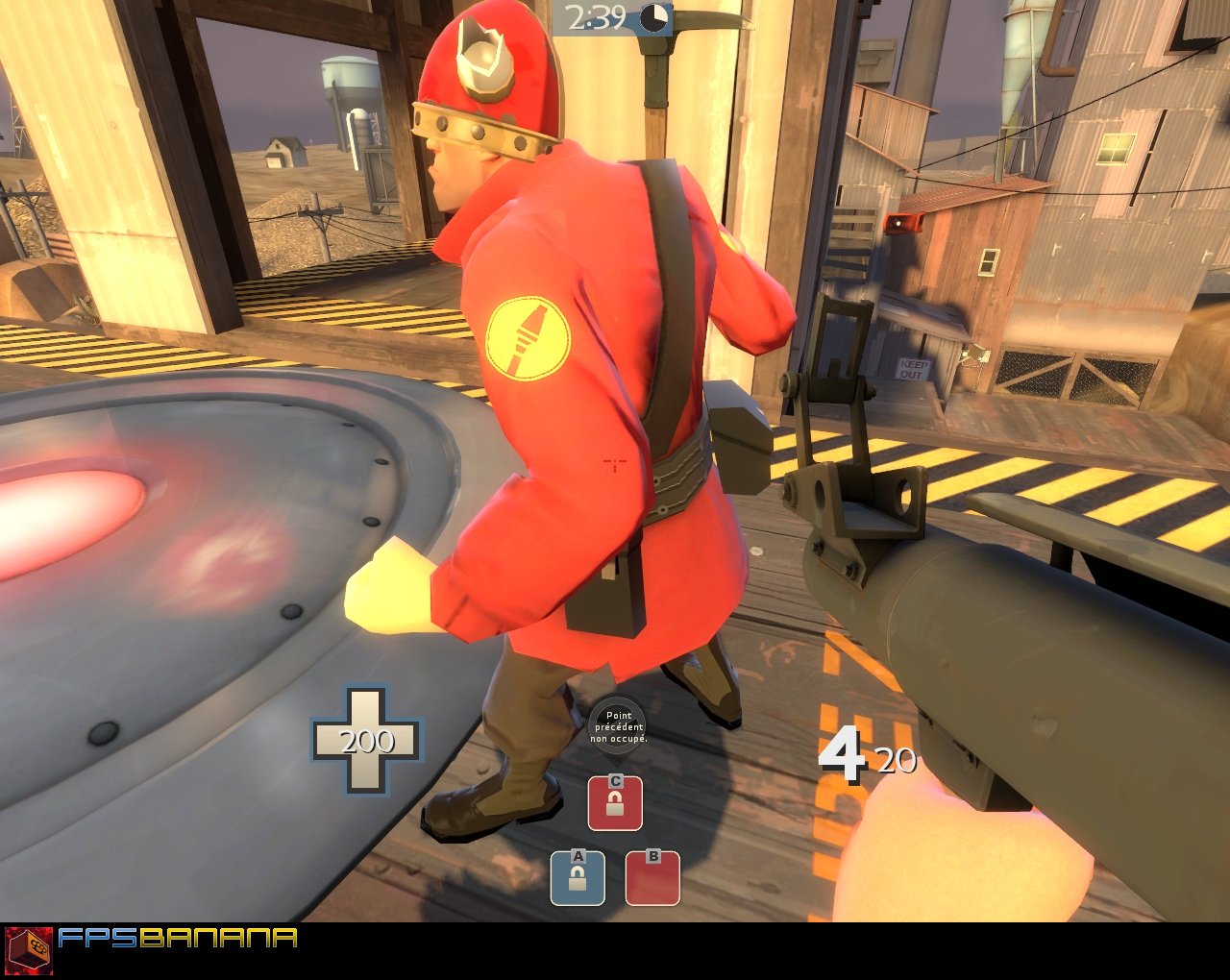Expand the 4/20 ammo counter
Image resolution: width=1230 pixels, height=980 pixels.
click(x=865, y=755)
